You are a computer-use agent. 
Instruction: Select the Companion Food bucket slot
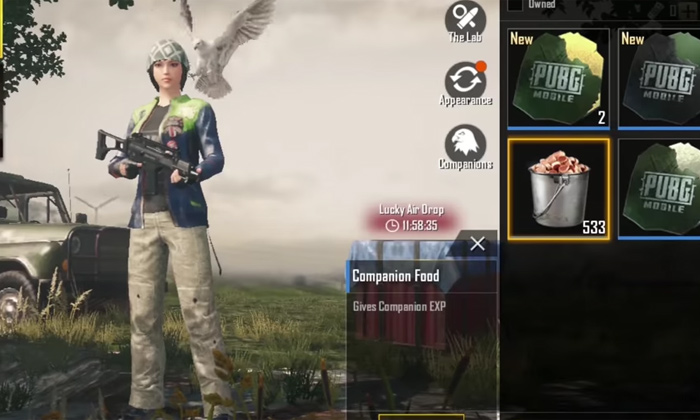558,188
